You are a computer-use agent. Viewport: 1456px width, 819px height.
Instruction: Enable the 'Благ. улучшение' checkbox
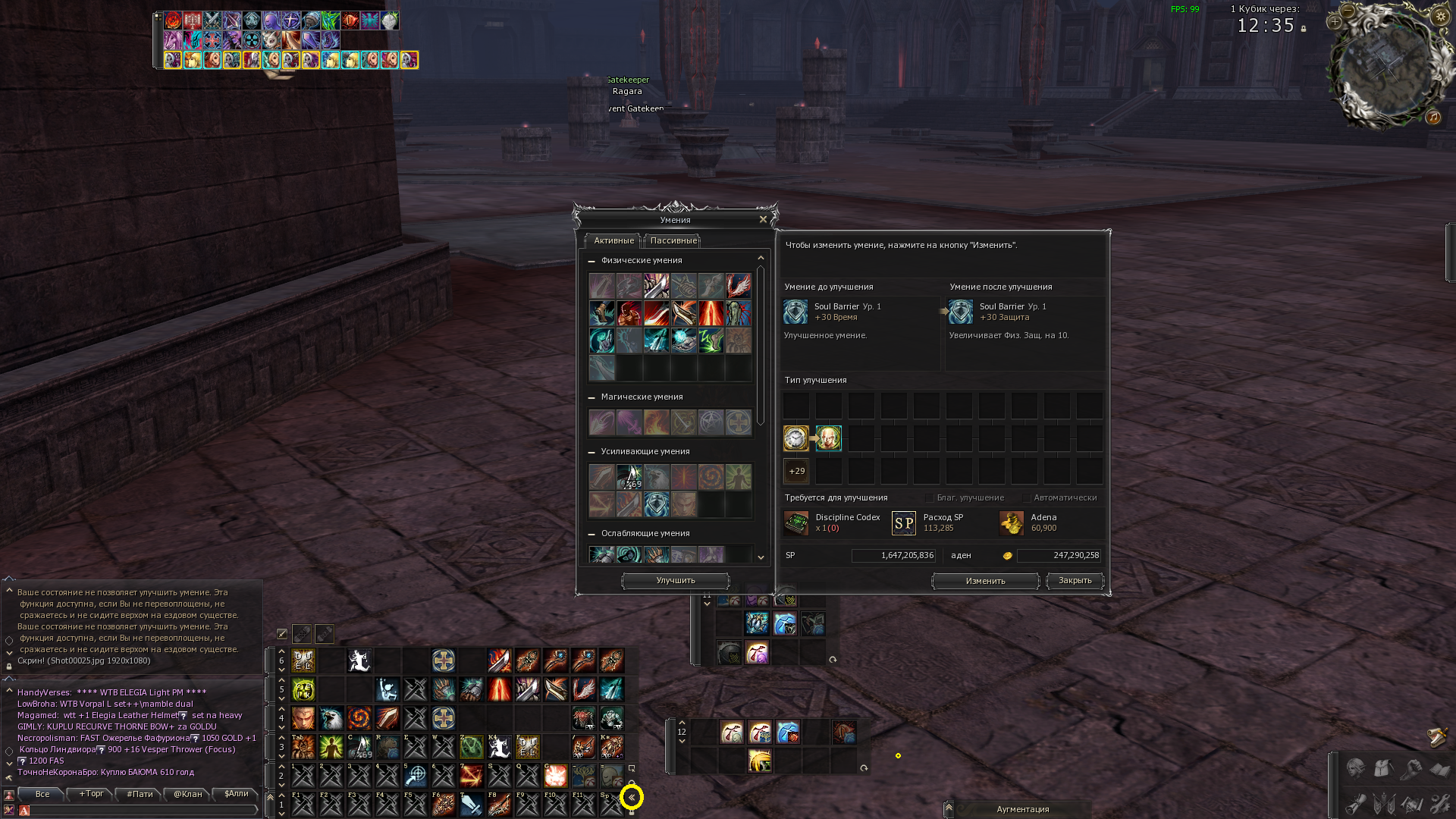tap(929, 498)
